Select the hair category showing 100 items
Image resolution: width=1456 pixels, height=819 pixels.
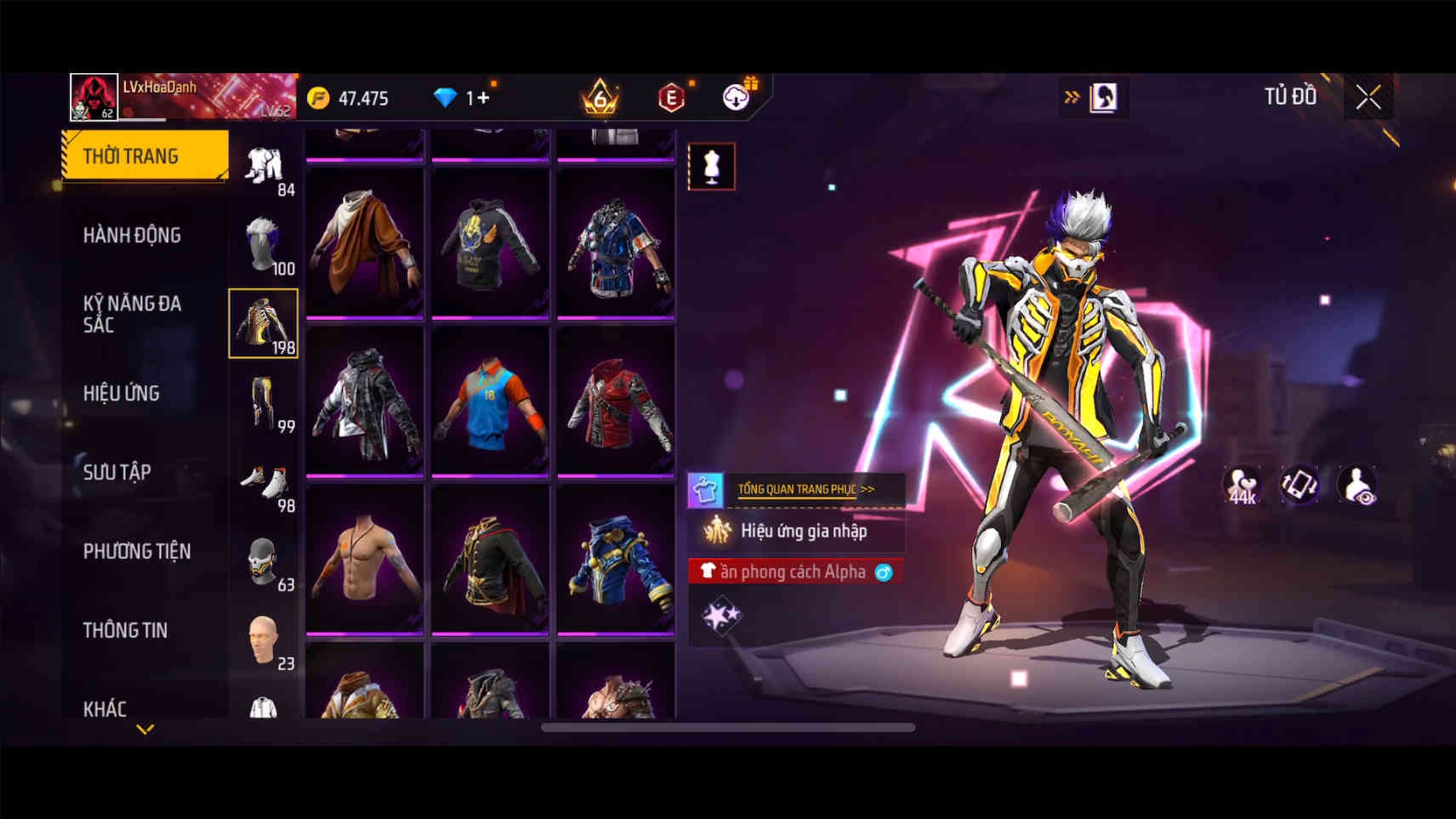(264, 245)
